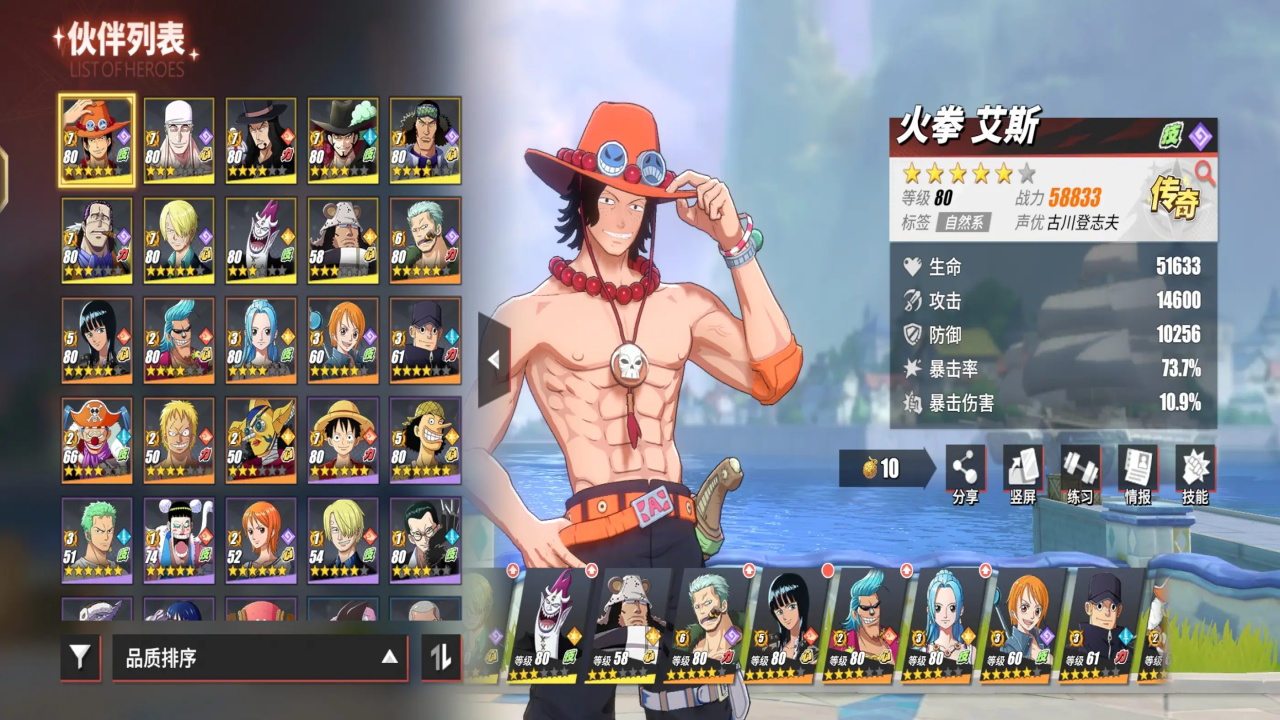1280x720 pixels.
Task: Open the 品质排序 sort dropdown
Action: click(260, 657)
